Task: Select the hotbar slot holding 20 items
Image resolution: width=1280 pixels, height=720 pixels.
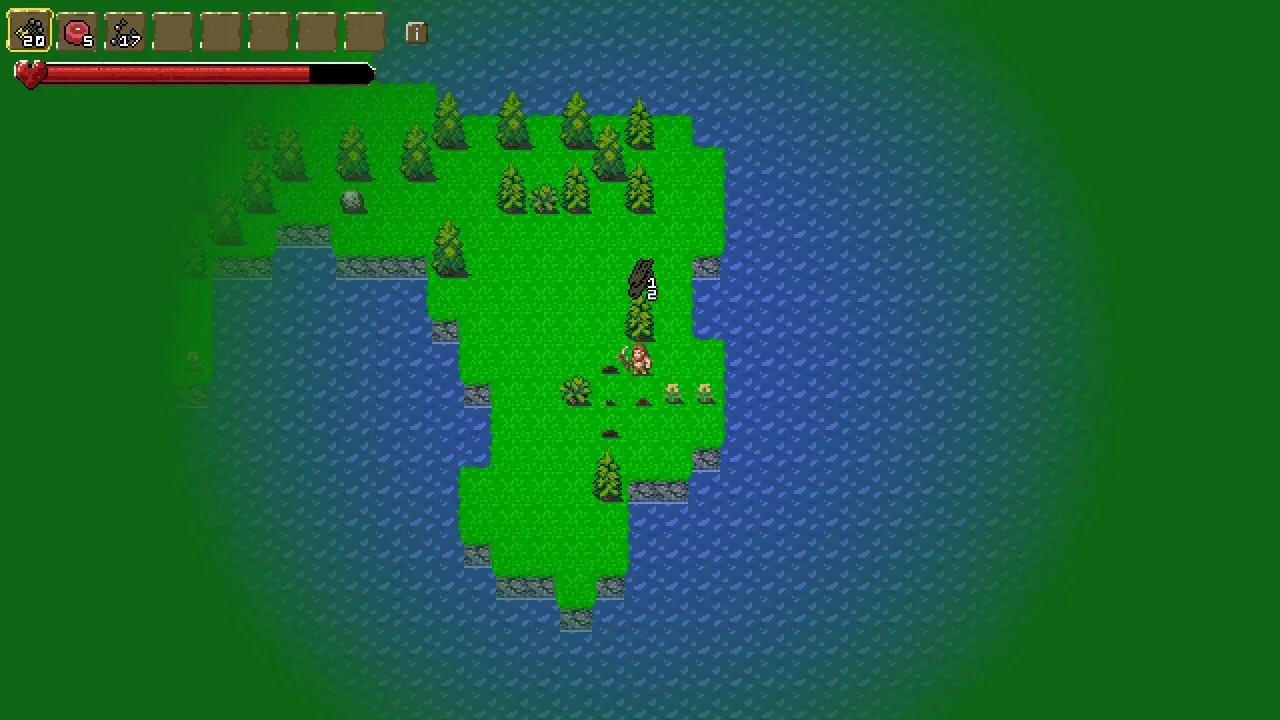Action: pos(30,32)
